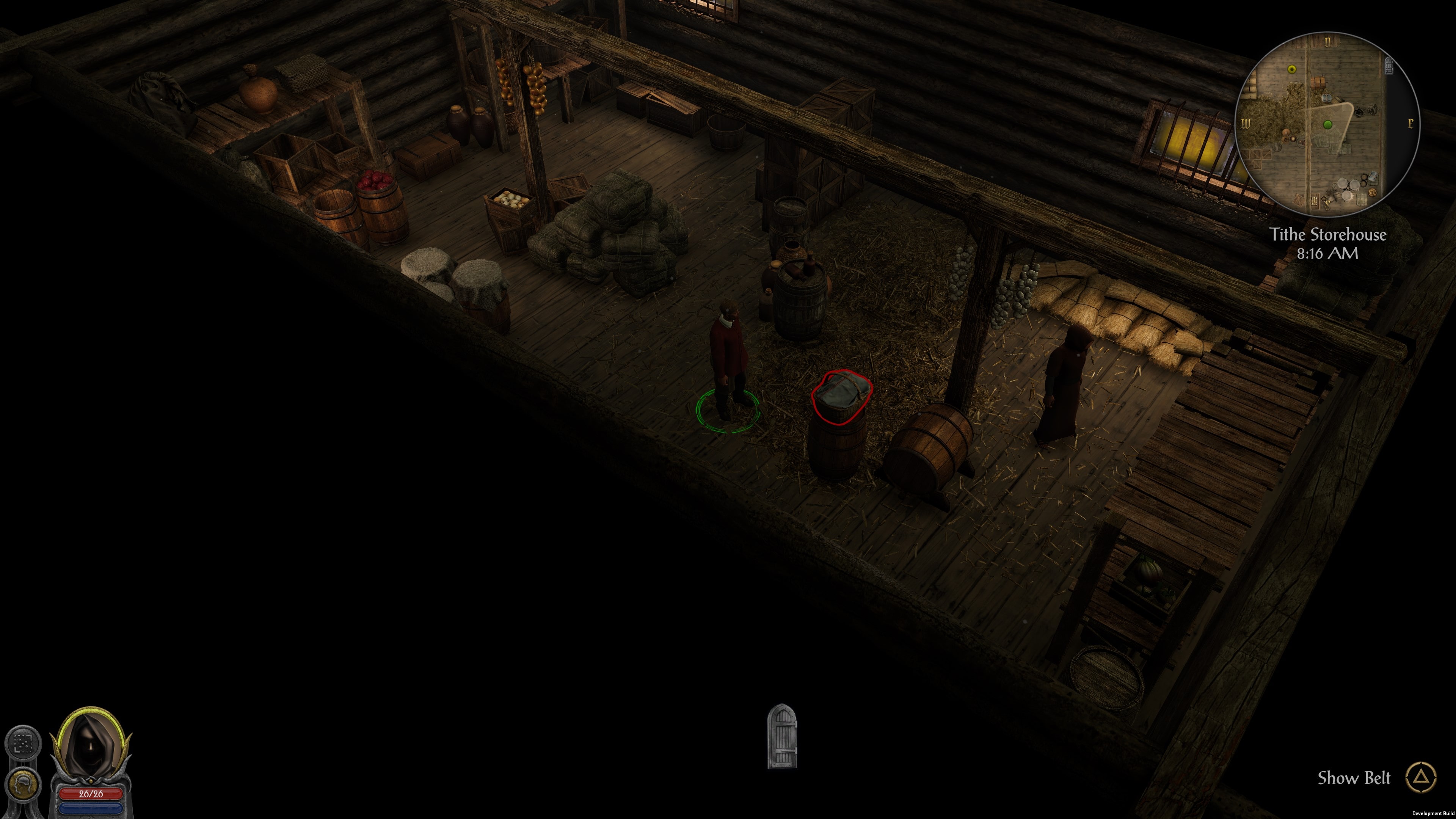Click the W compass letter on the minimap
The image size is (1456, 819).
[x=1246, y=124]
